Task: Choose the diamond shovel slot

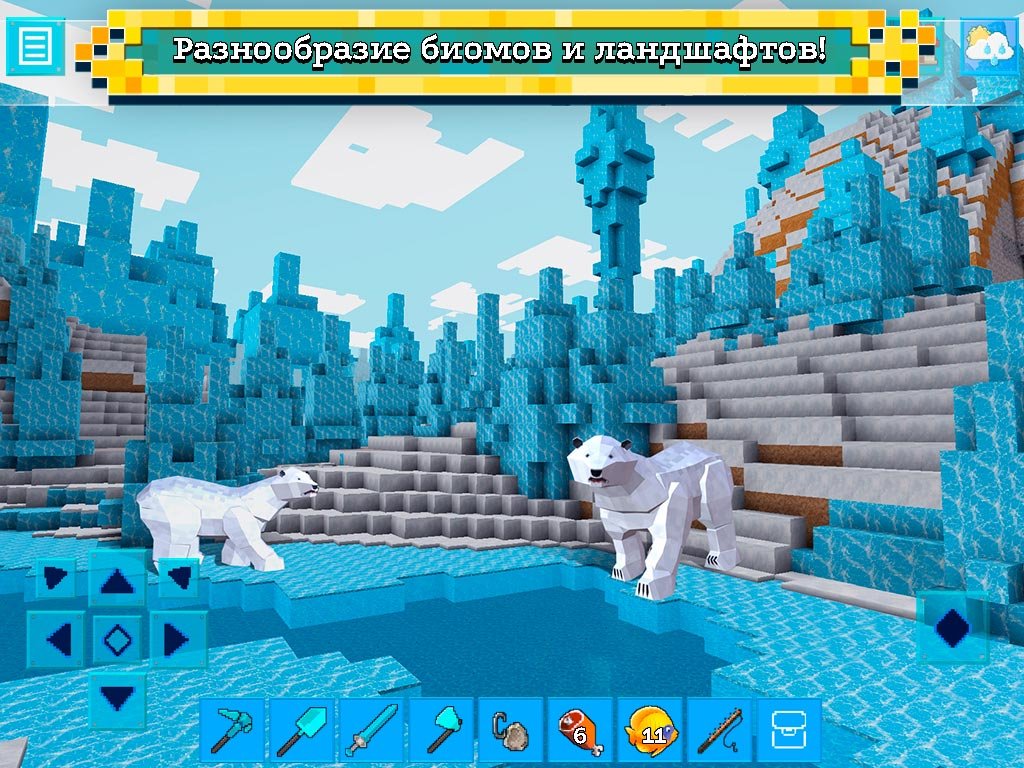Action: tap(301, 731)
